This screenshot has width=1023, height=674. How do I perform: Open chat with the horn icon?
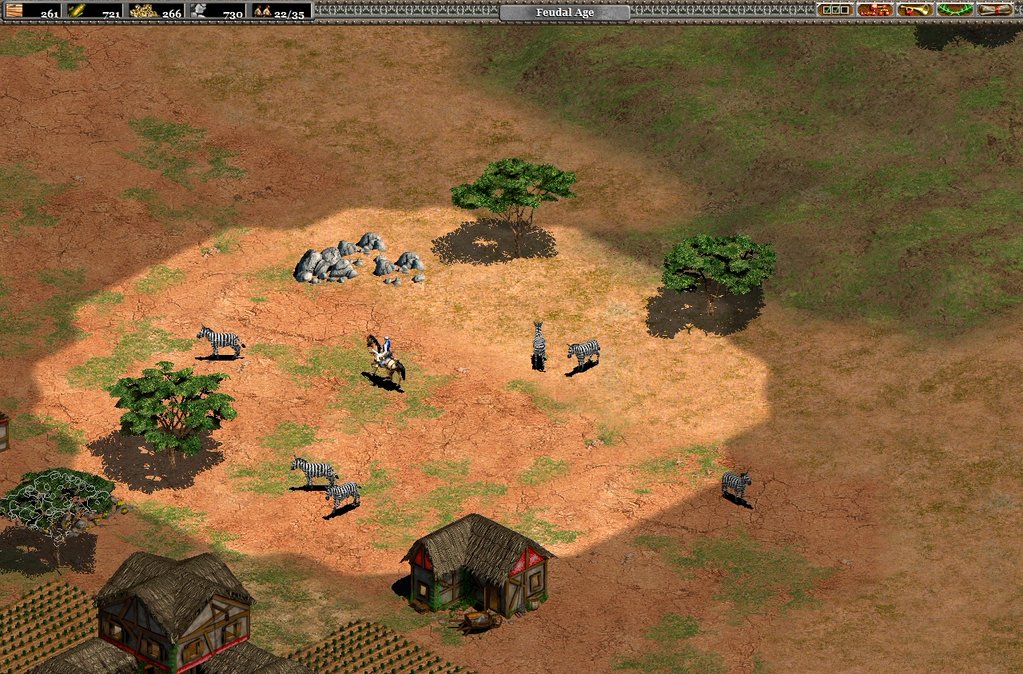914,10
